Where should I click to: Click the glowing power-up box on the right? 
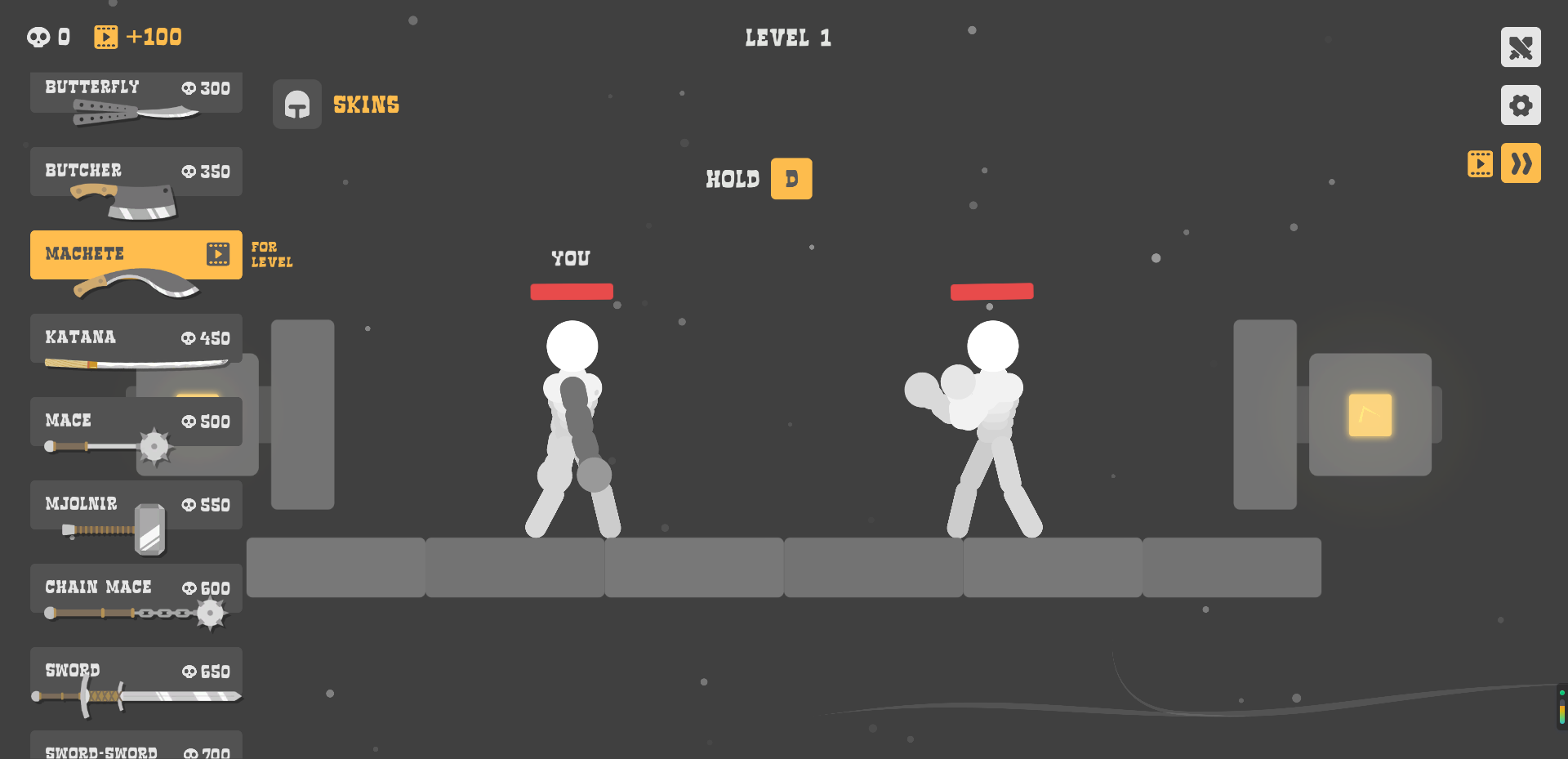click(1370, 415)
